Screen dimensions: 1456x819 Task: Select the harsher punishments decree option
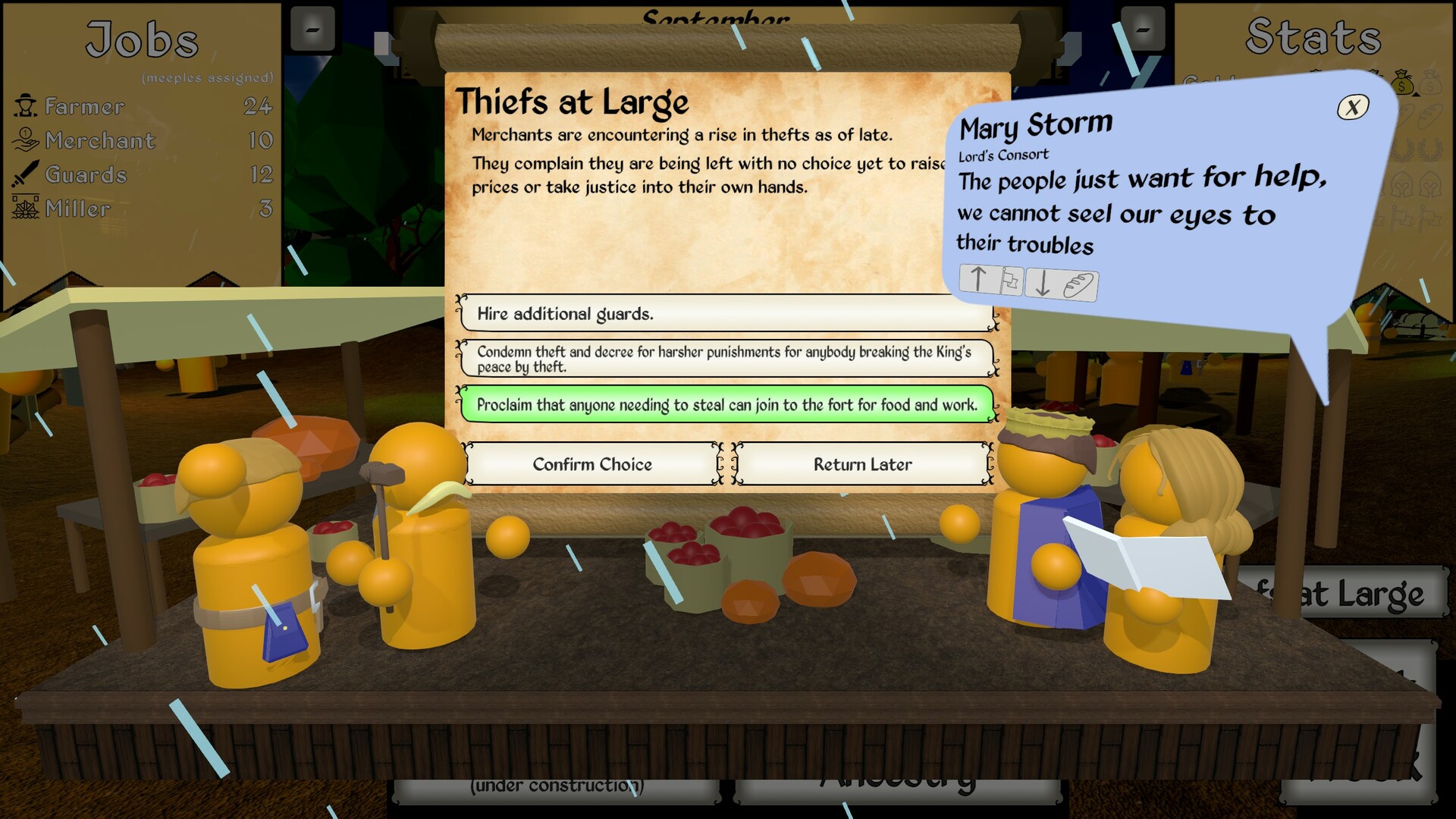click(726, 359)
